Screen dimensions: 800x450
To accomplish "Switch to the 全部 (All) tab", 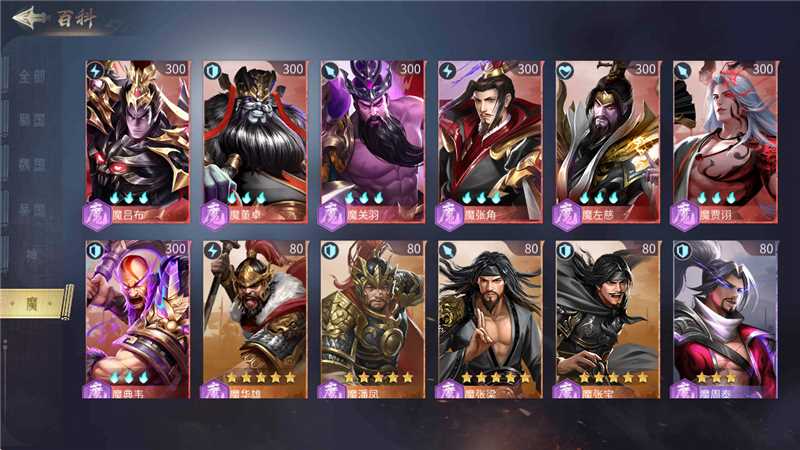I will click(32, 76).
